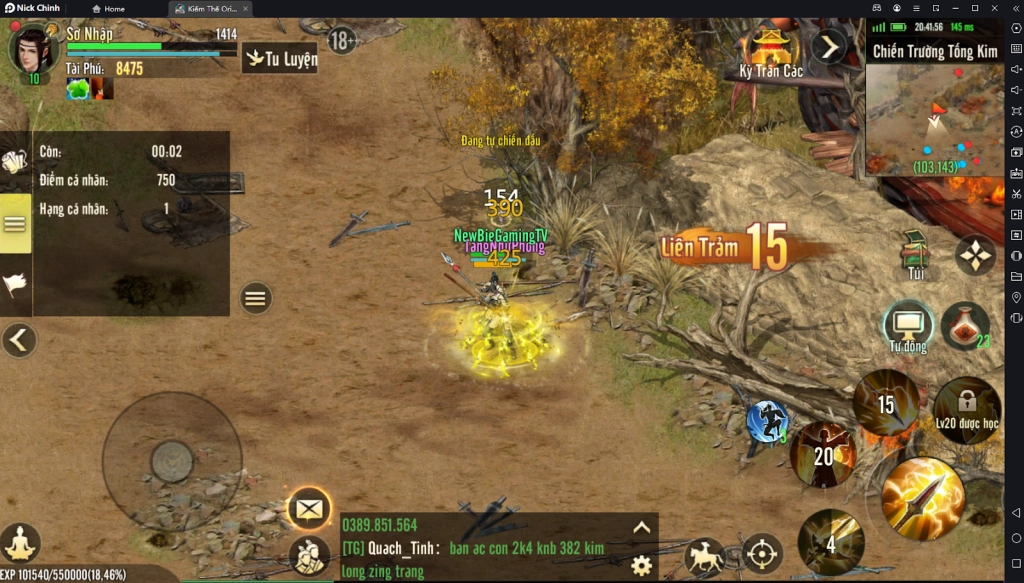Open the mail envelope icon
Viewport: 1024px width, 583px height.
(x=309, y=509)
